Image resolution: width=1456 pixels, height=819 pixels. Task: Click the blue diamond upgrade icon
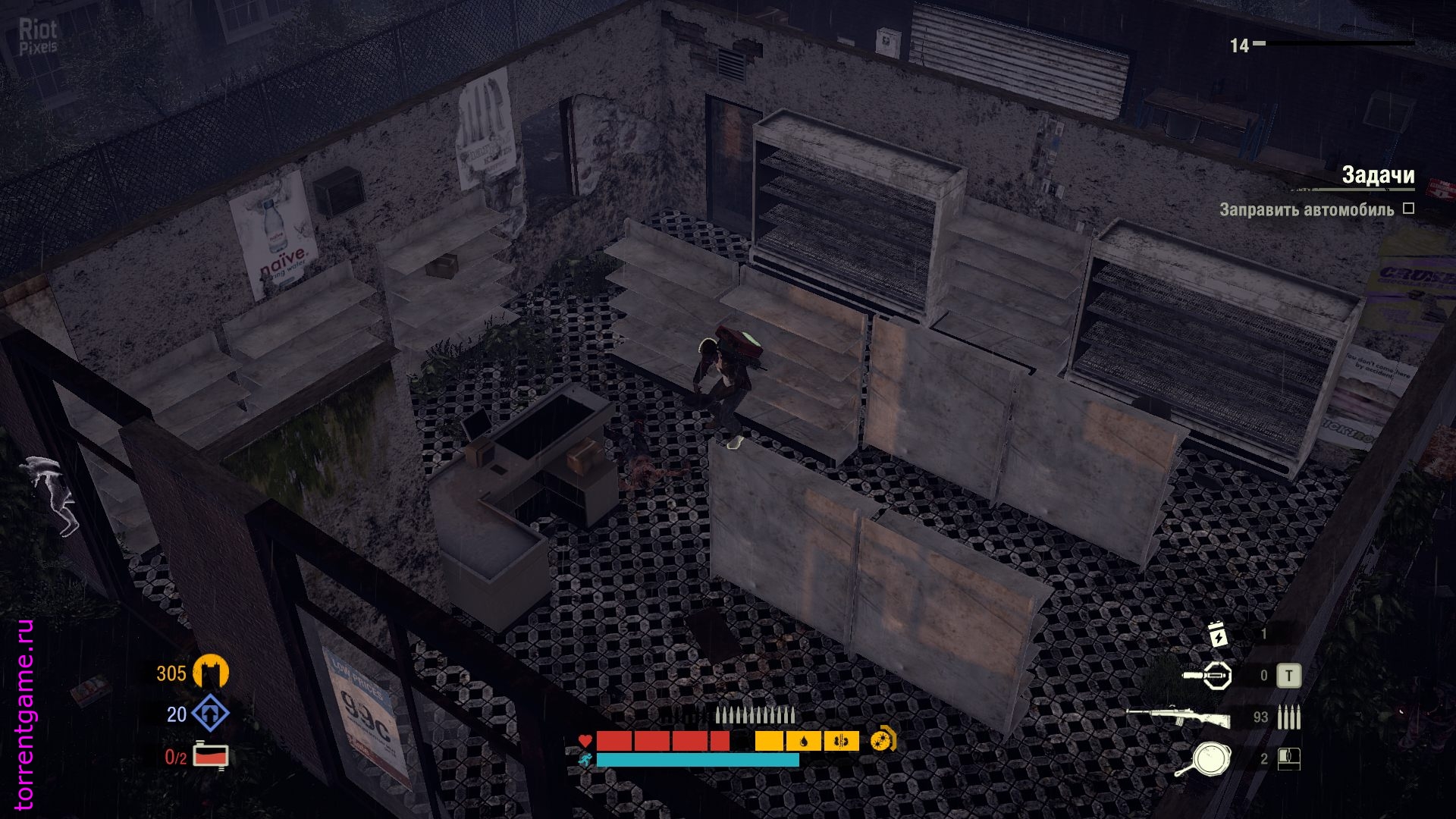pos(210,714)
